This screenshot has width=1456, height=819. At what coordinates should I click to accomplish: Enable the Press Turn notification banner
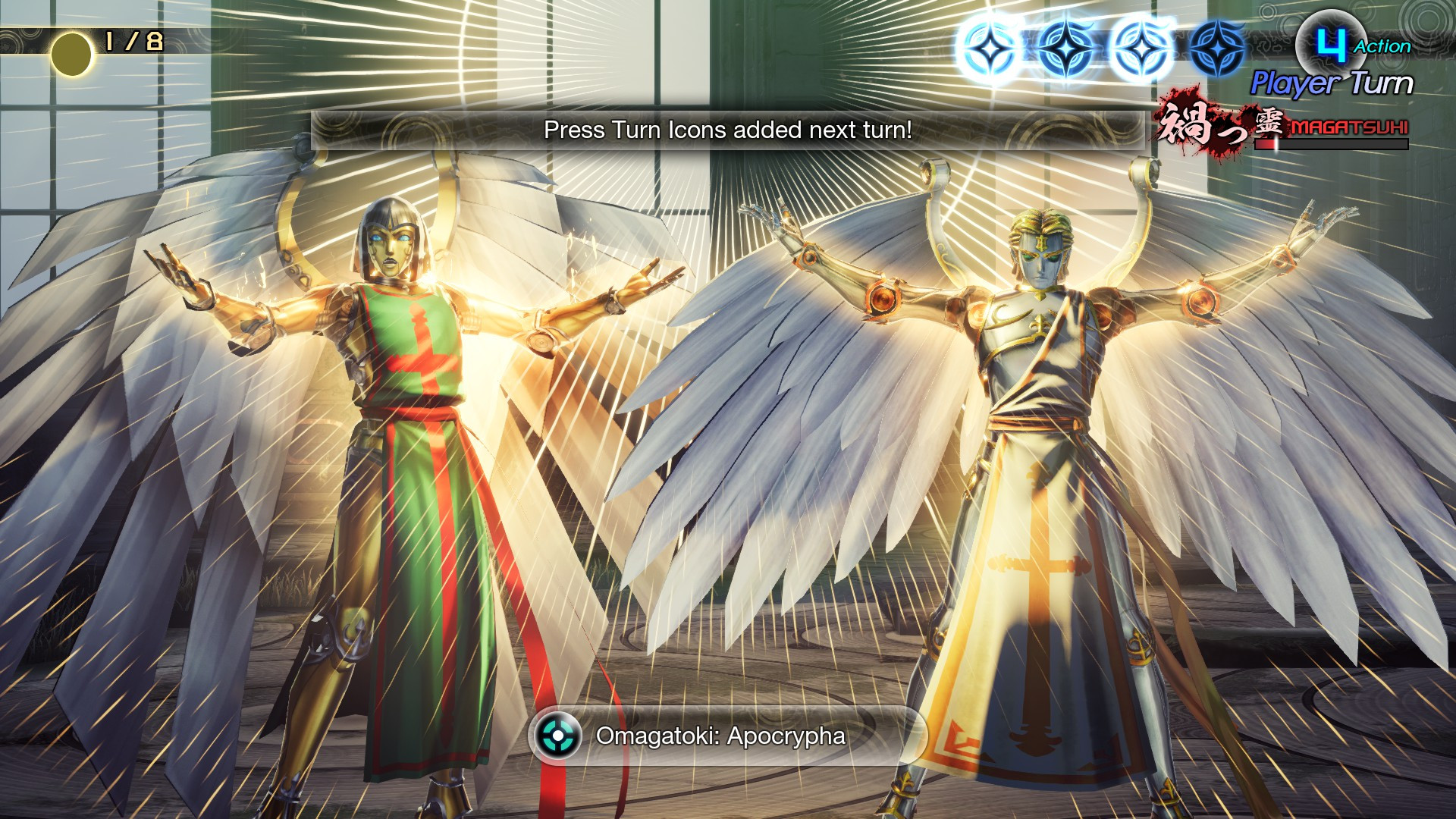click(727, 131)
